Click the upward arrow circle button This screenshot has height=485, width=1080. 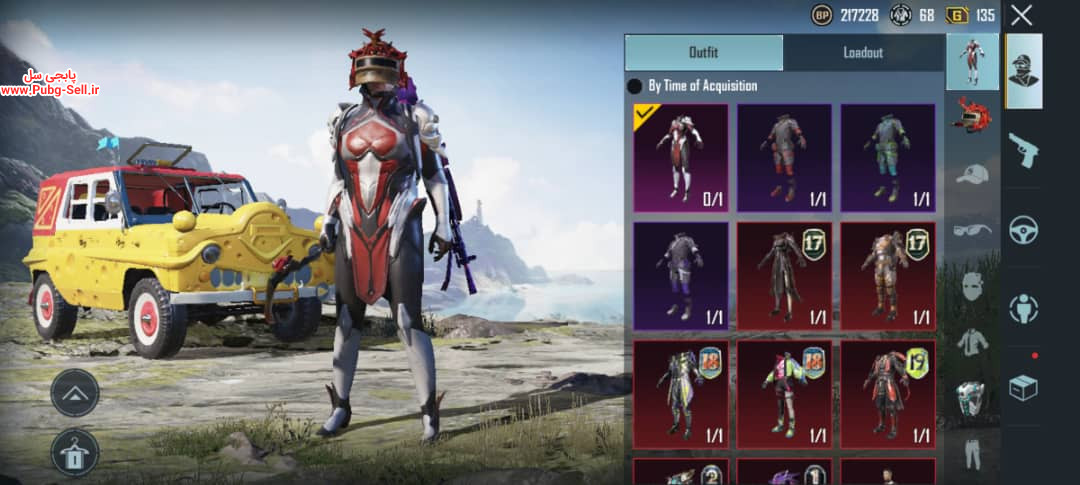75,393
